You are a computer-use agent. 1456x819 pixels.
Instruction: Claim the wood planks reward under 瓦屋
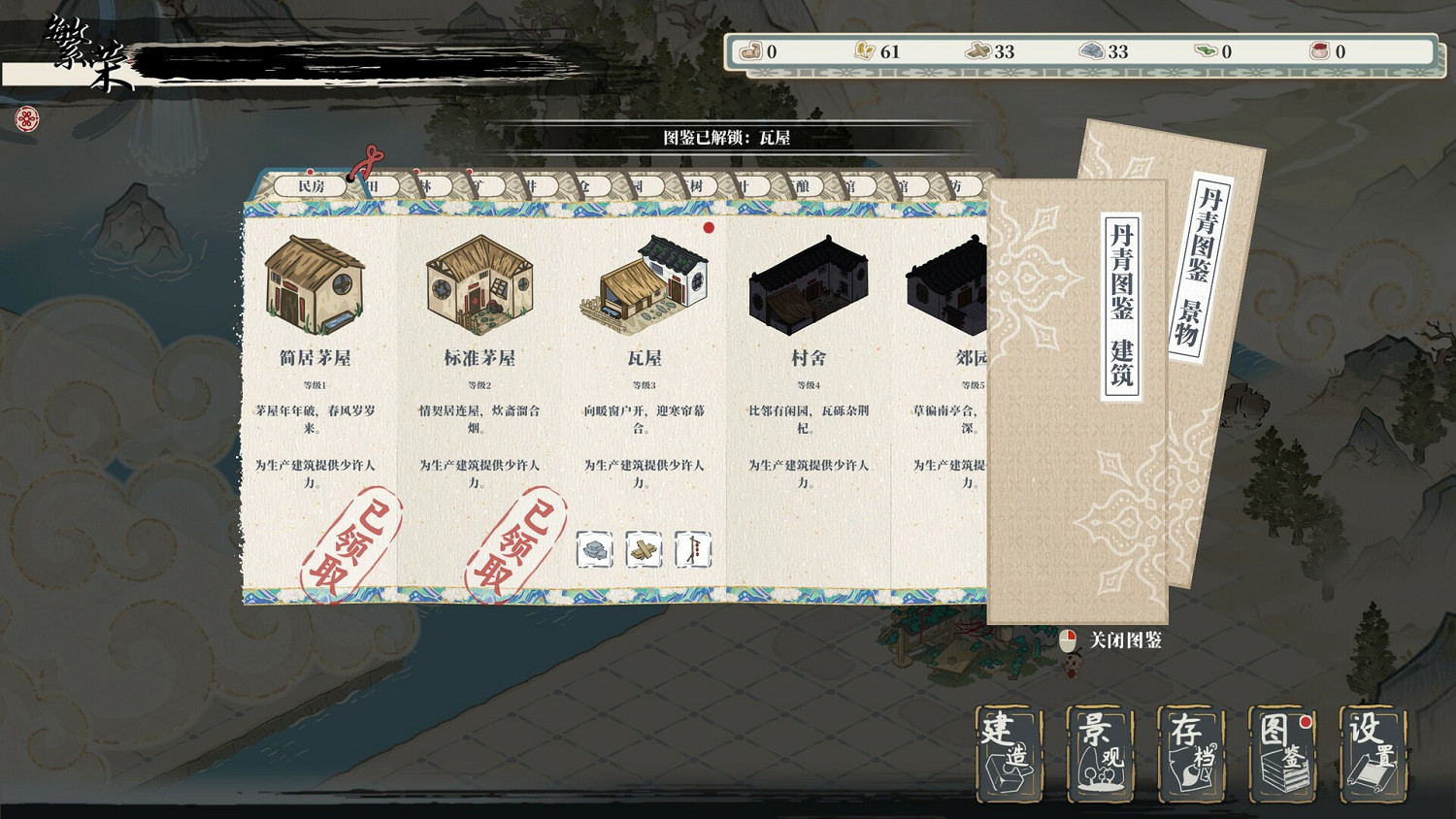644,548
